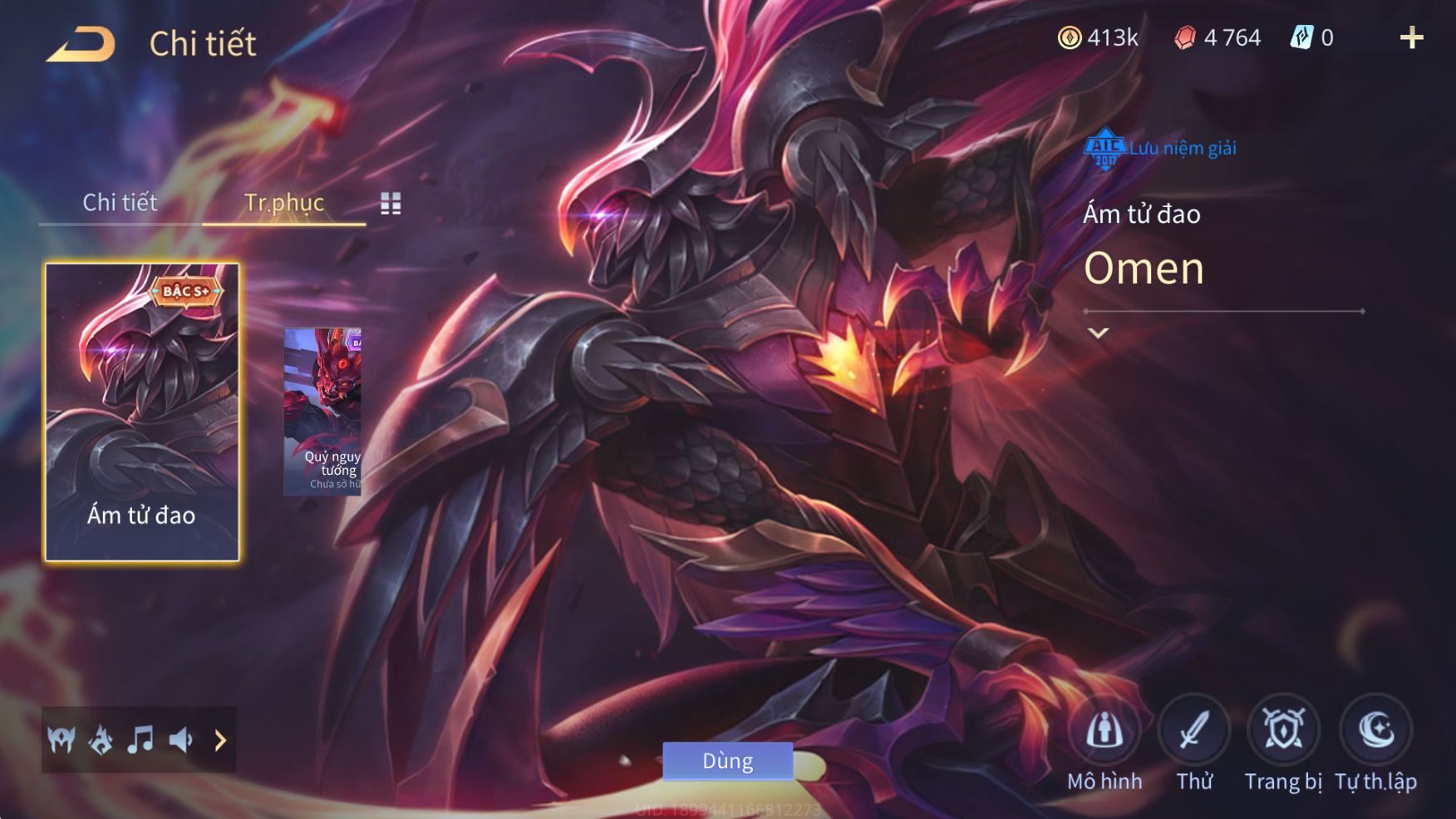Open Tự th.lập custom settings
Viewport: 1456px width, 819px height.
(x=1376, y=732)
